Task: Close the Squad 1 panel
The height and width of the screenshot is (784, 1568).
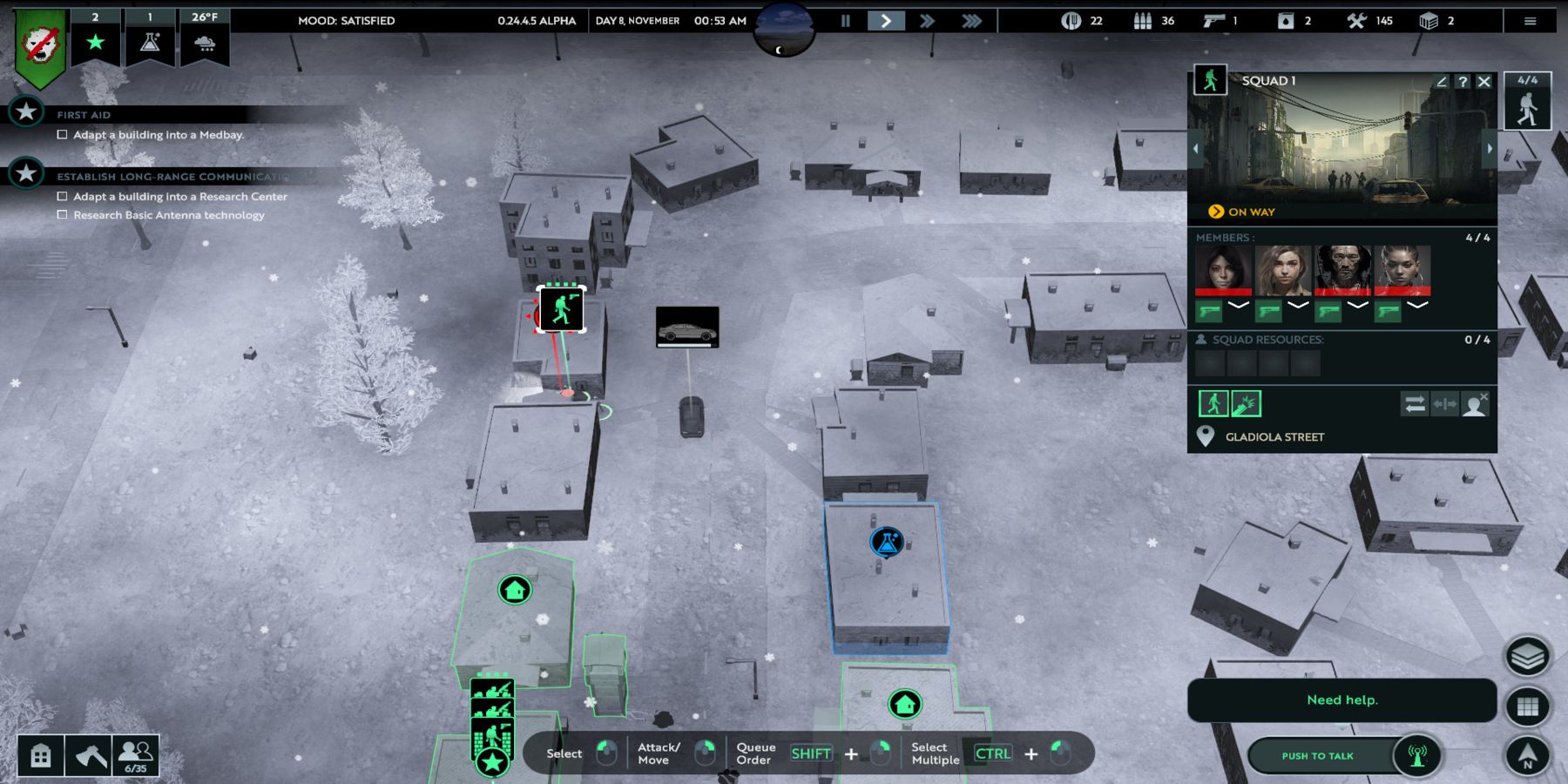Action: 1484,81
